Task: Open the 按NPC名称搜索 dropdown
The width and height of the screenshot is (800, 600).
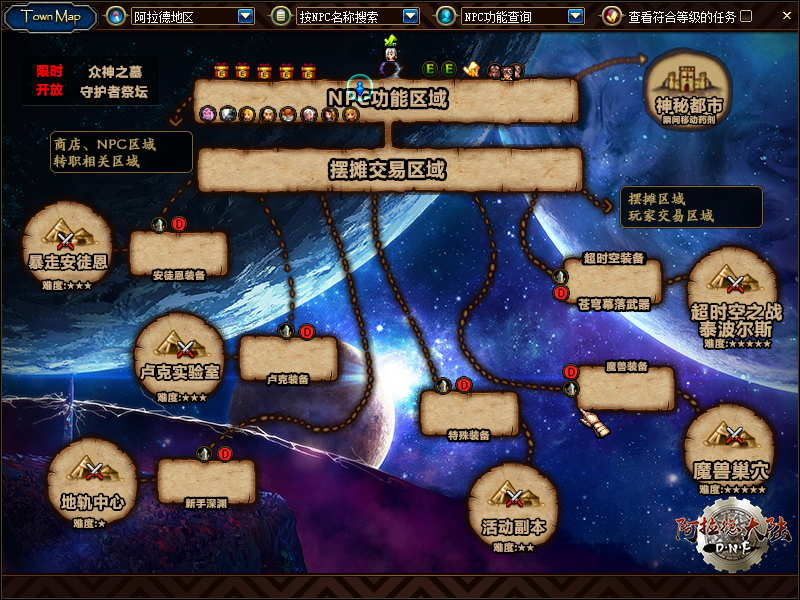Action: click(x=410, y=16)
